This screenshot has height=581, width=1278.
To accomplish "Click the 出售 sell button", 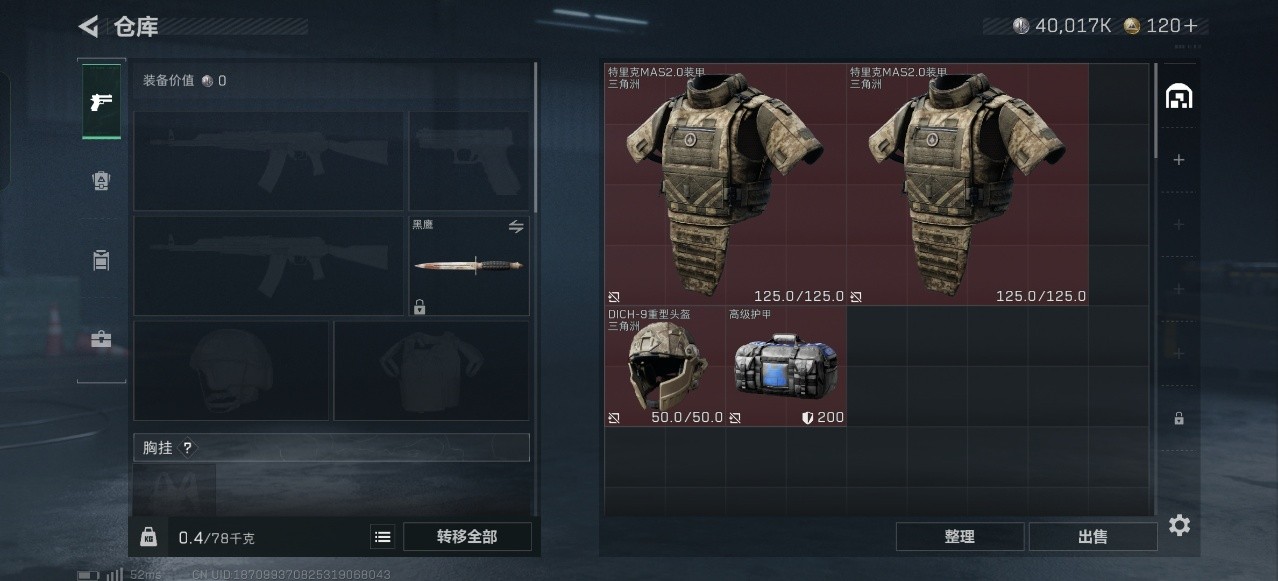I will pyautogui.click(x=1092, y=537).
